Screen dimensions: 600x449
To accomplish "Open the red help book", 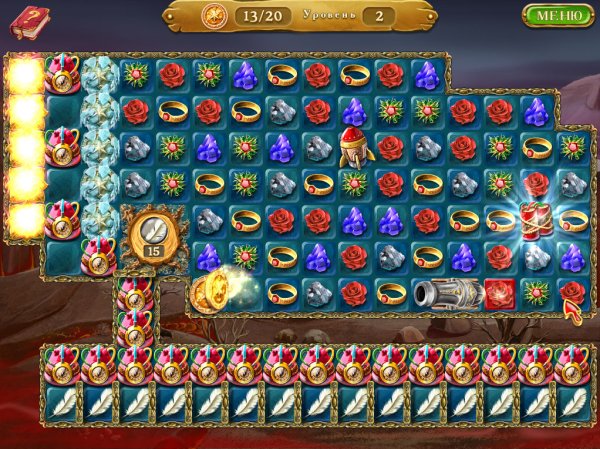I will pos(29,20).
